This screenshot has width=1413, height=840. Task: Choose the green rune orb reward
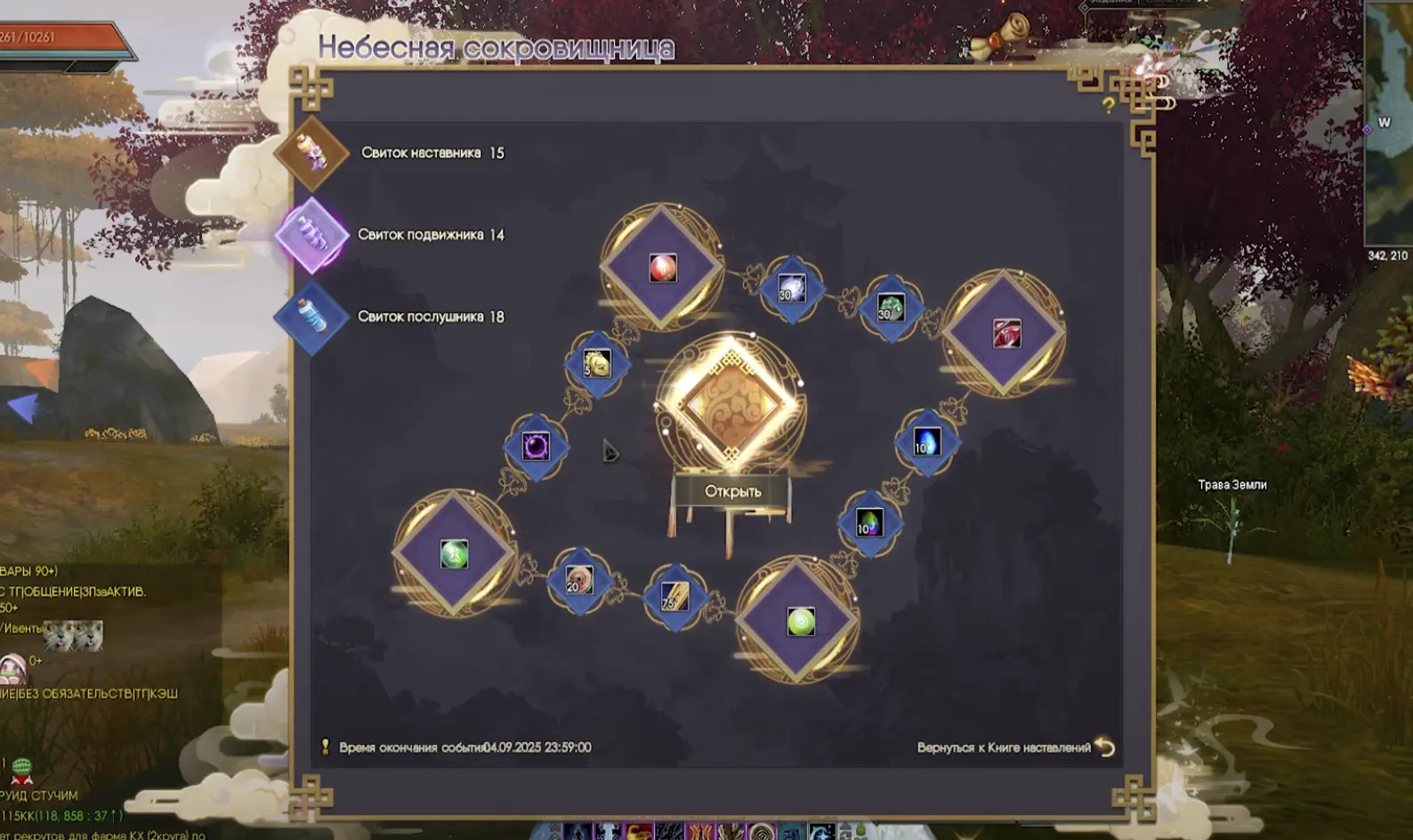(454, 553)
